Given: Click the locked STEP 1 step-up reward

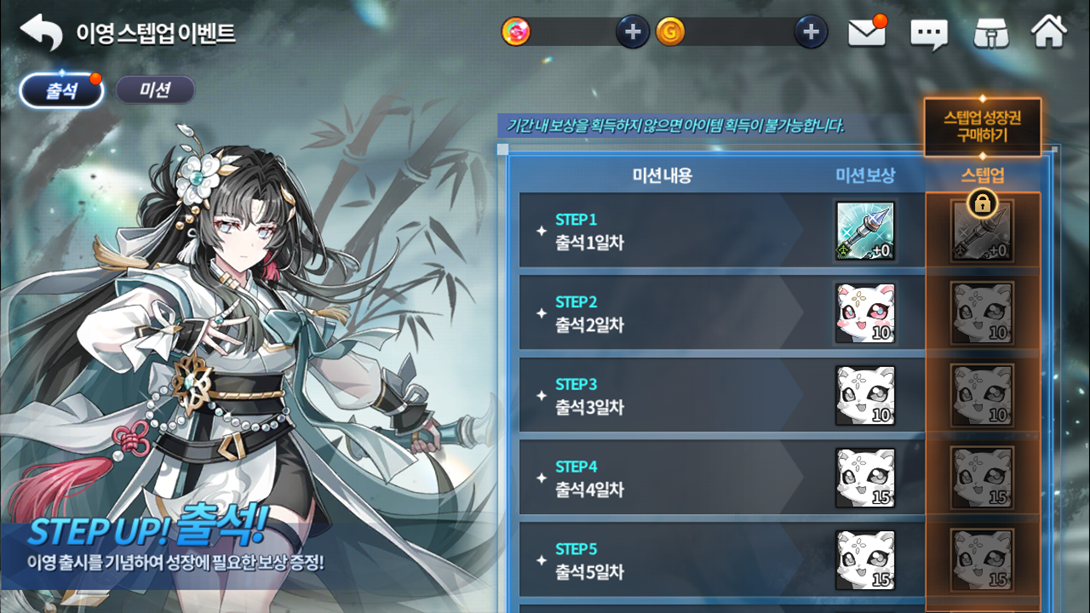Looking at the screenshot, I should [982, 231].
